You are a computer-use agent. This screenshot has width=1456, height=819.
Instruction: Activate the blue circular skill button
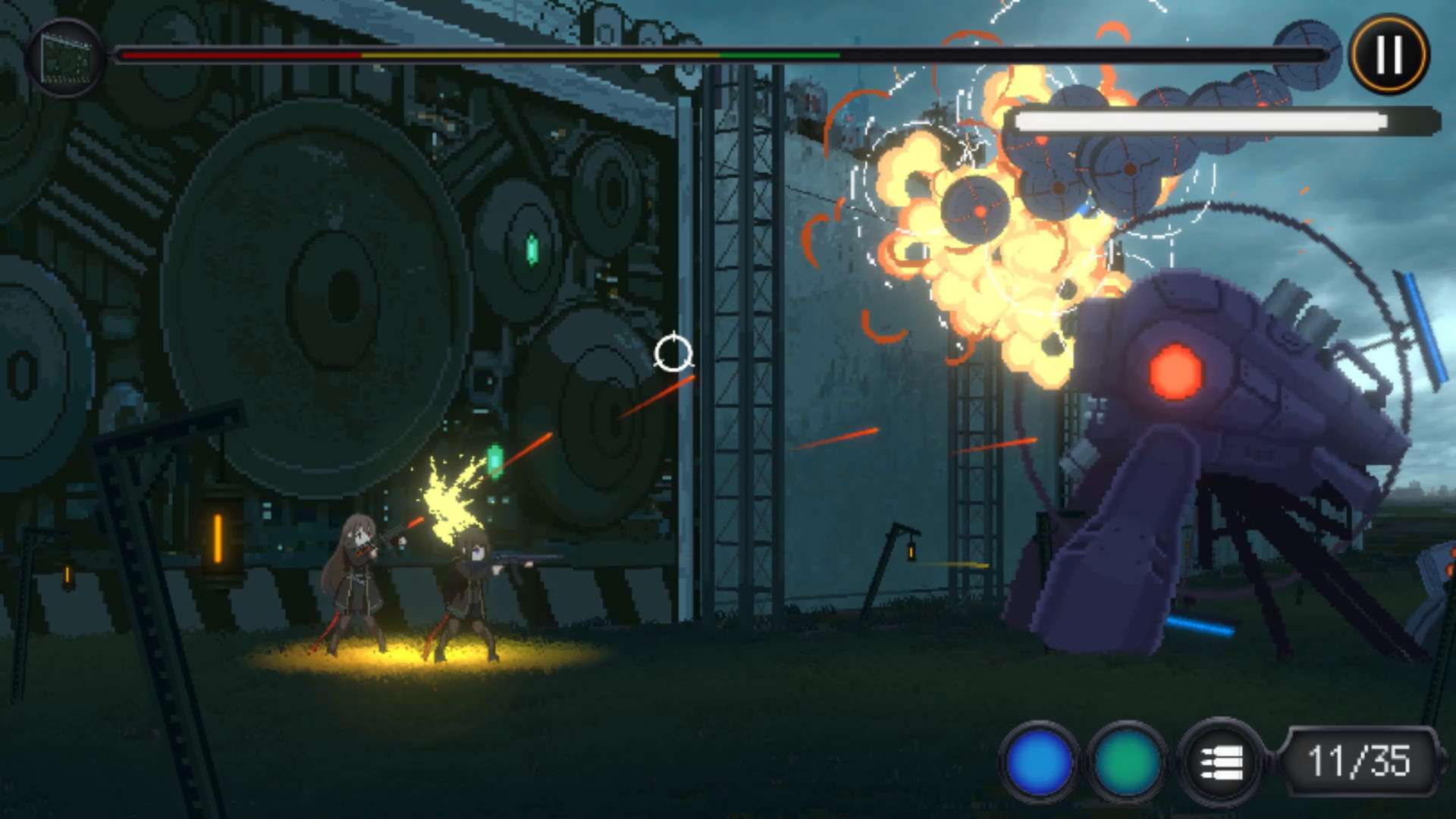[1039, 761]
